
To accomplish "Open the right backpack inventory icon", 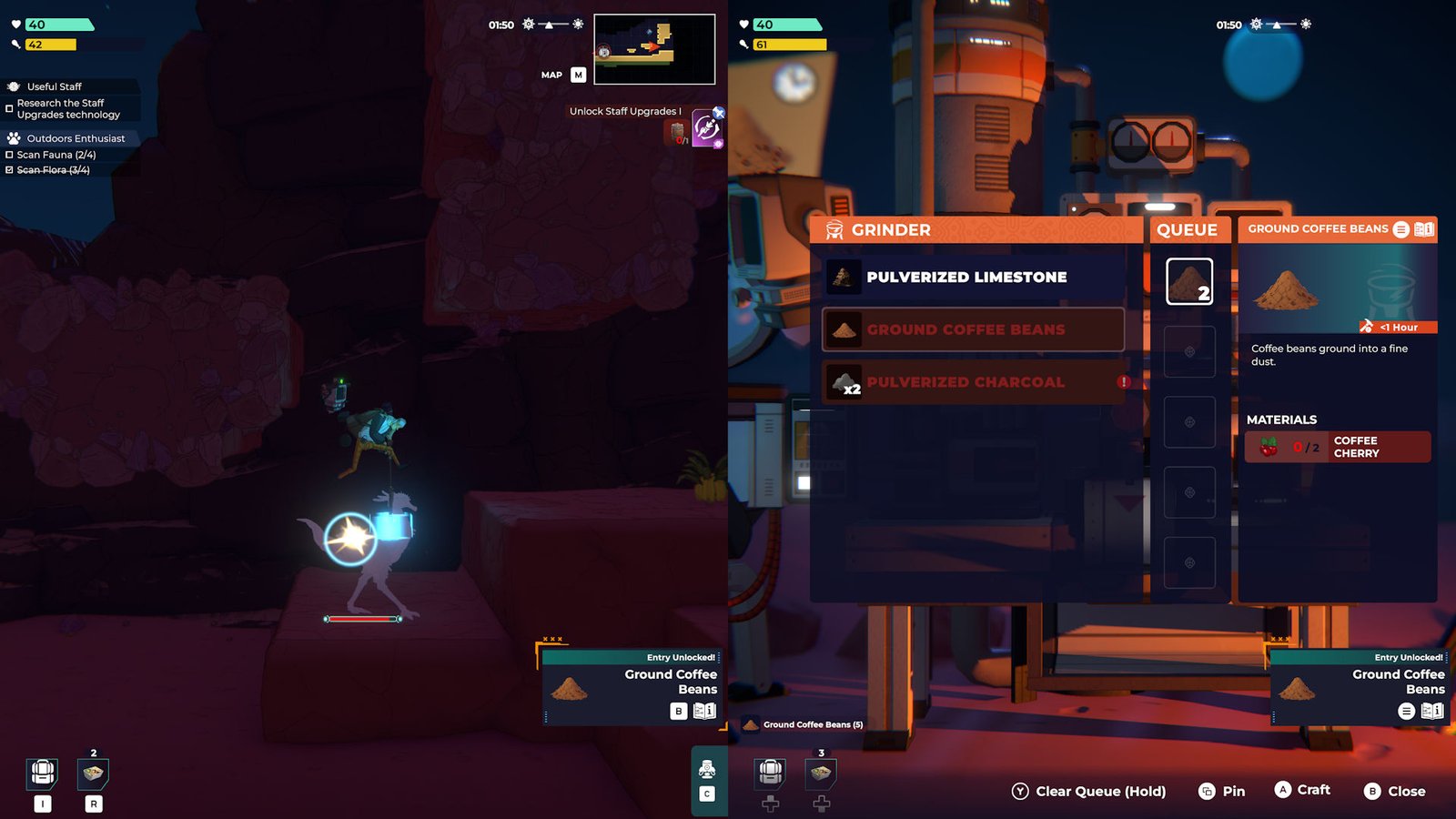I will coord(771,773).
